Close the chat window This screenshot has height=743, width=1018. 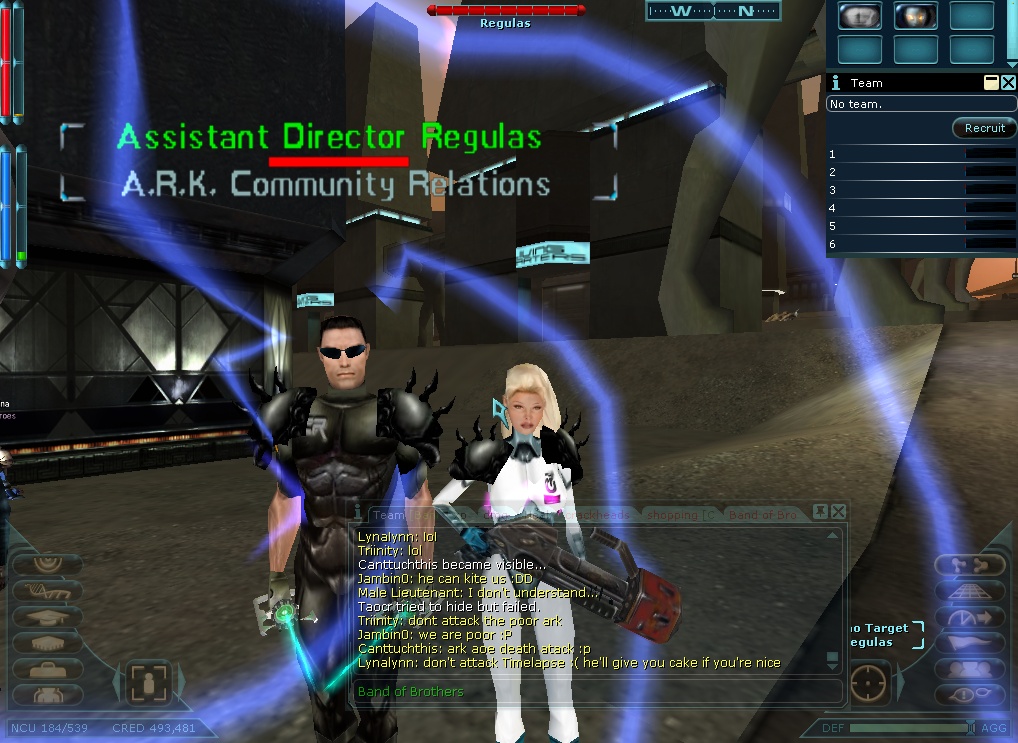point(838,512)
